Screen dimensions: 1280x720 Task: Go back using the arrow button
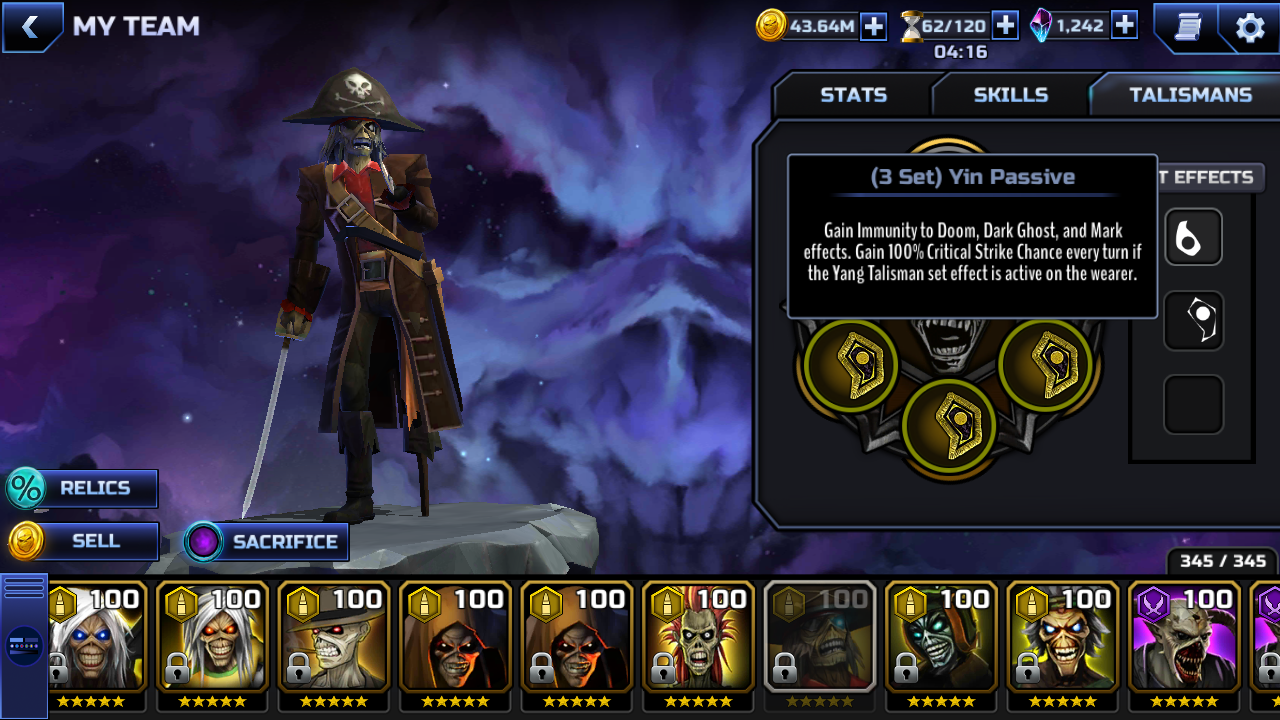(x=31, y=27)
